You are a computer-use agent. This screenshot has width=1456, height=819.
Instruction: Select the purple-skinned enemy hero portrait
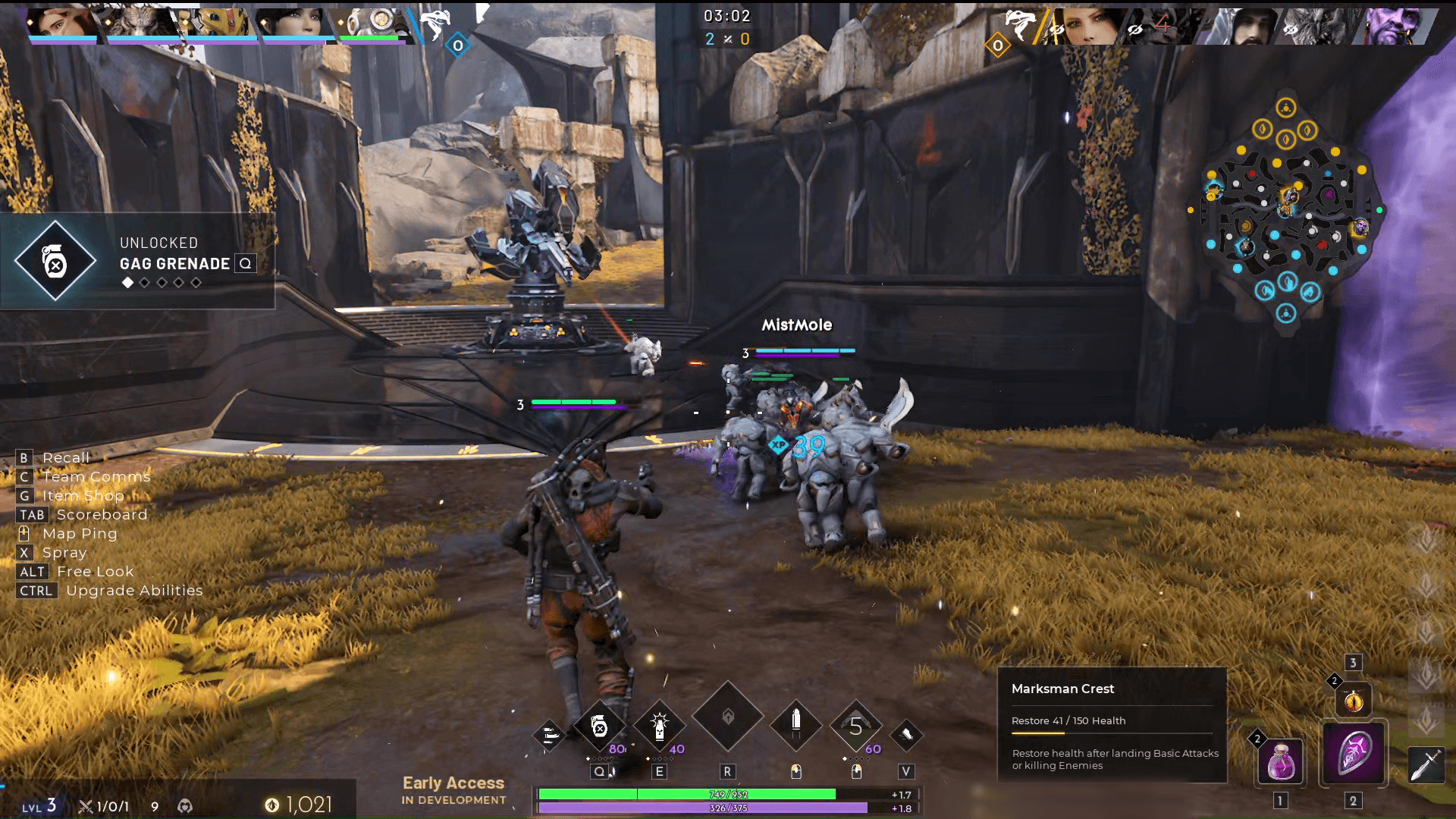(x=1395, y=27)
